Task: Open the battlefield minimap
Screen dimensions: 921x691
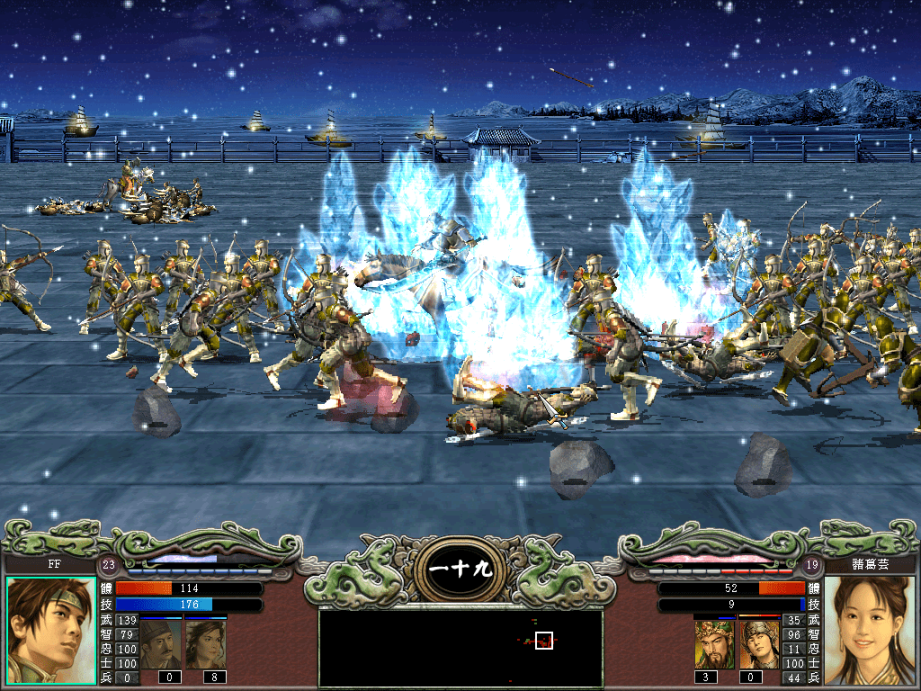Action: coord(460,646)
